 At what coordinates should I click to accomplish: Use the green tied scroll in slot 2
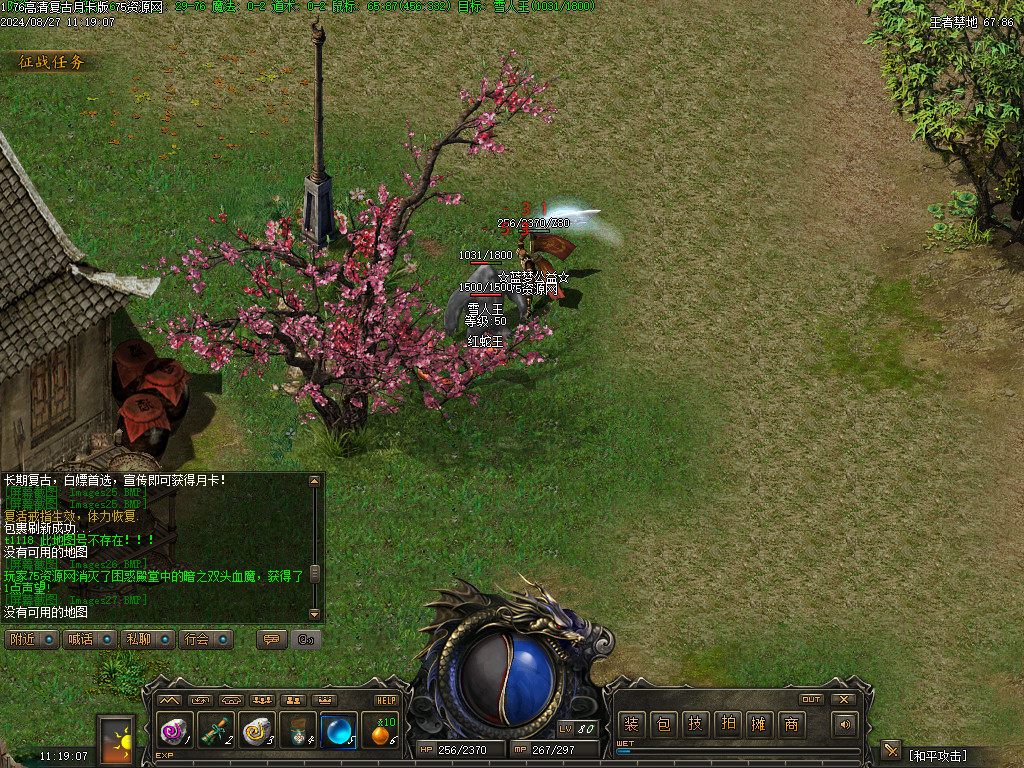click(x=215, y=732)
